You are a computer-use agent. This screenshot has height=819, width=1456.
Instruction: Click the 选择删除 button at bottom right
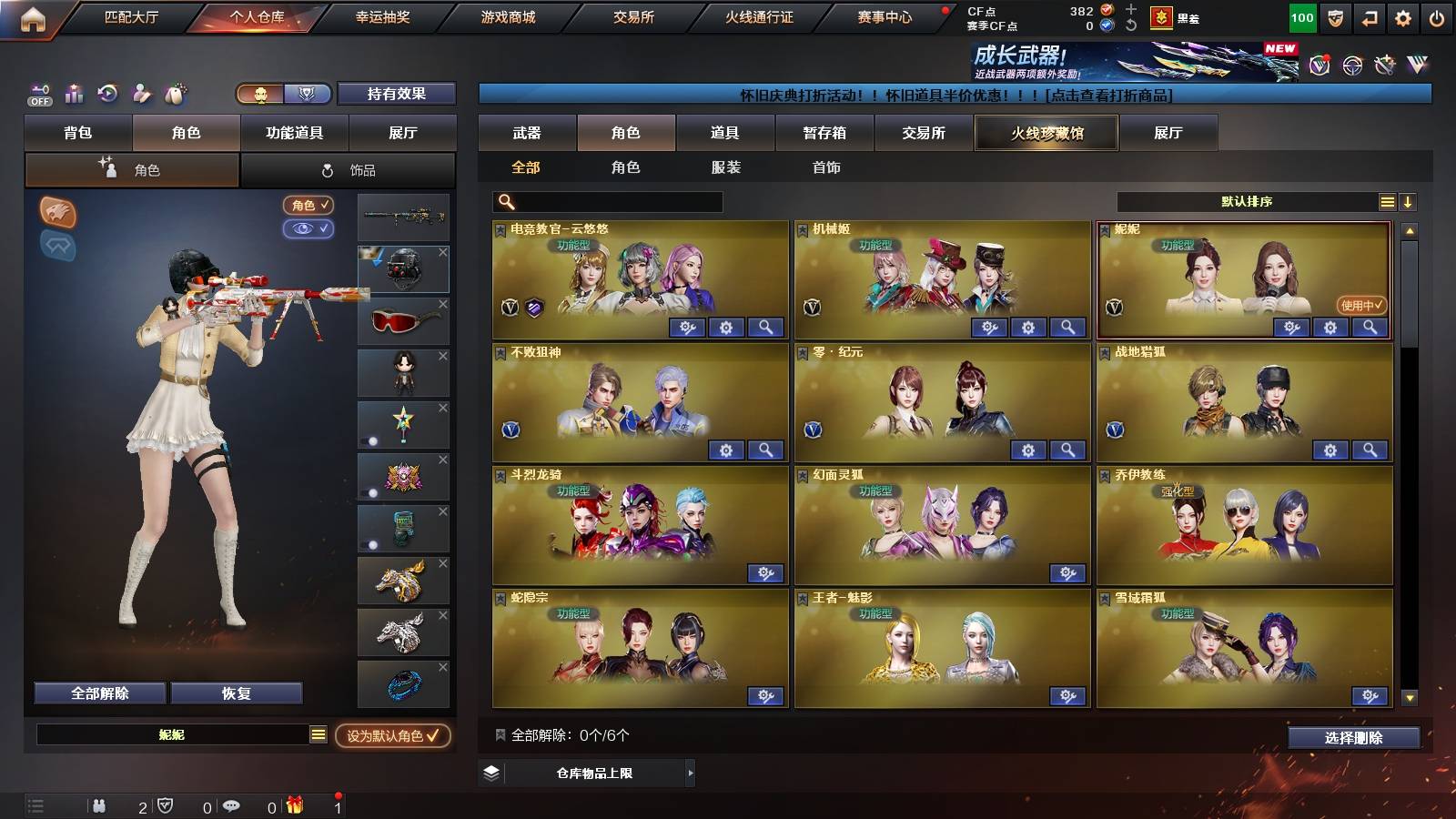[1353, 737]
